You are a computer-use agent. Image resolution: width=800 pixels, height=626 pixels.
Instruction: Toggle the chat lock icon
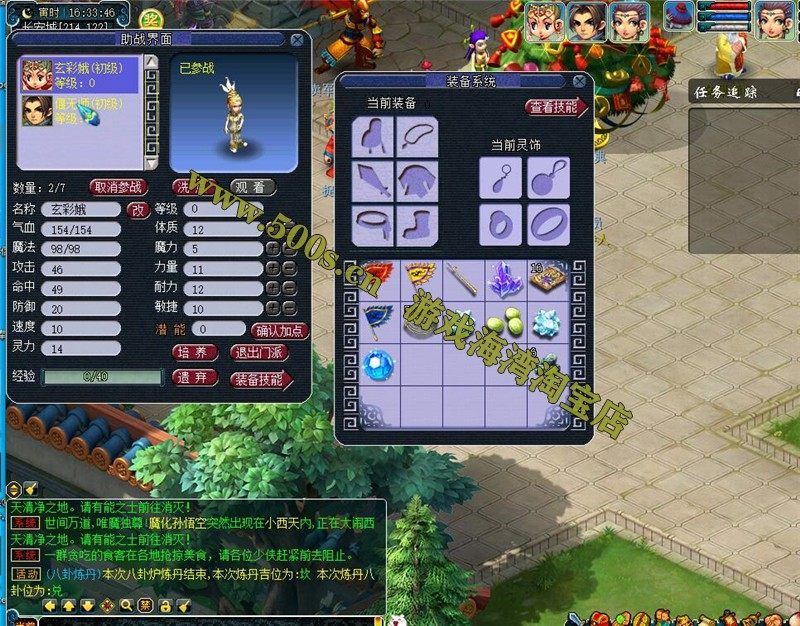[x=164, y=605]
